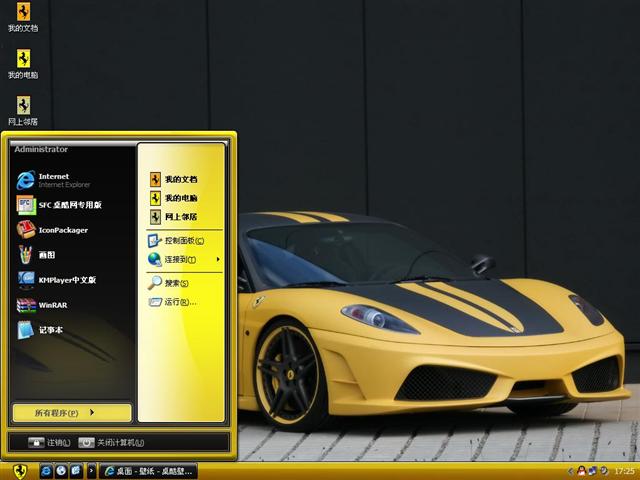Switch to the 桌面 - 壁纸 taskbar window
Image resolution: width=640 pixels, height=480 pixels.
[x=148, y=470]
